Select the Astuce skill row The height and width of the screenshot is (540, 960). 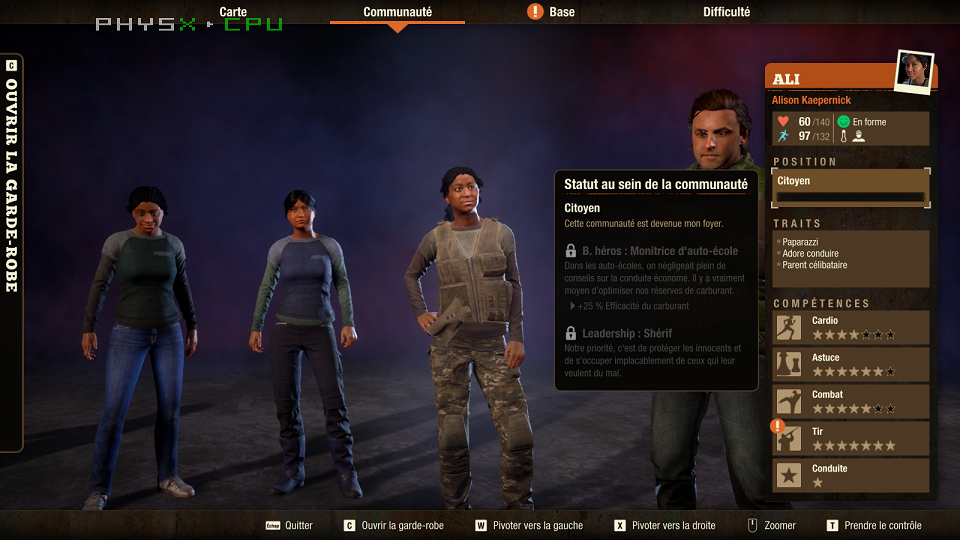click(x=851, y=364)
